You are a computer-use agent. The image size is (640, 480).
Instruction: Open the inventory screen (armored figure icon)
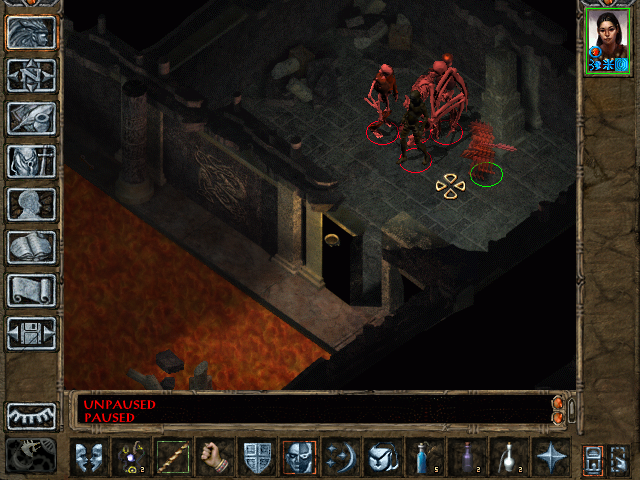point(32,161)
